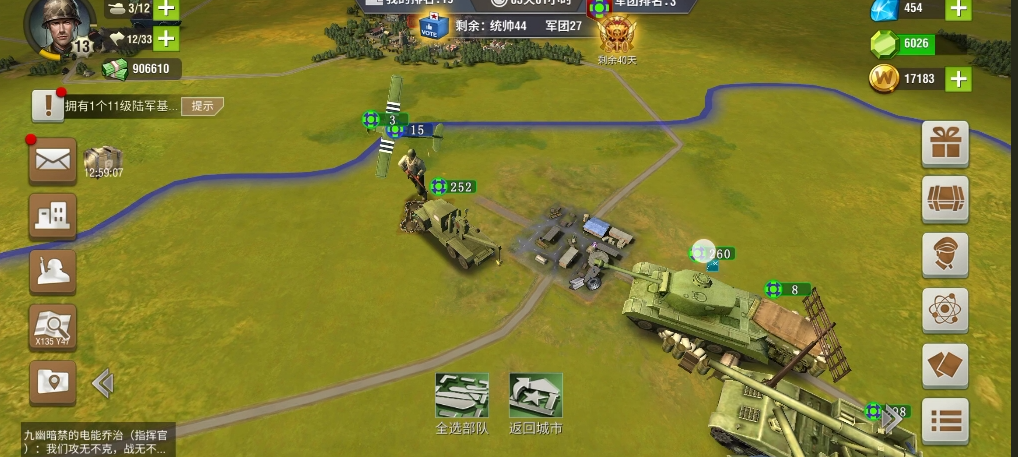Viewport: 1018px width, 457px height.
Task: Add more tank unit capacity with plus
Action: coord(166,10)
